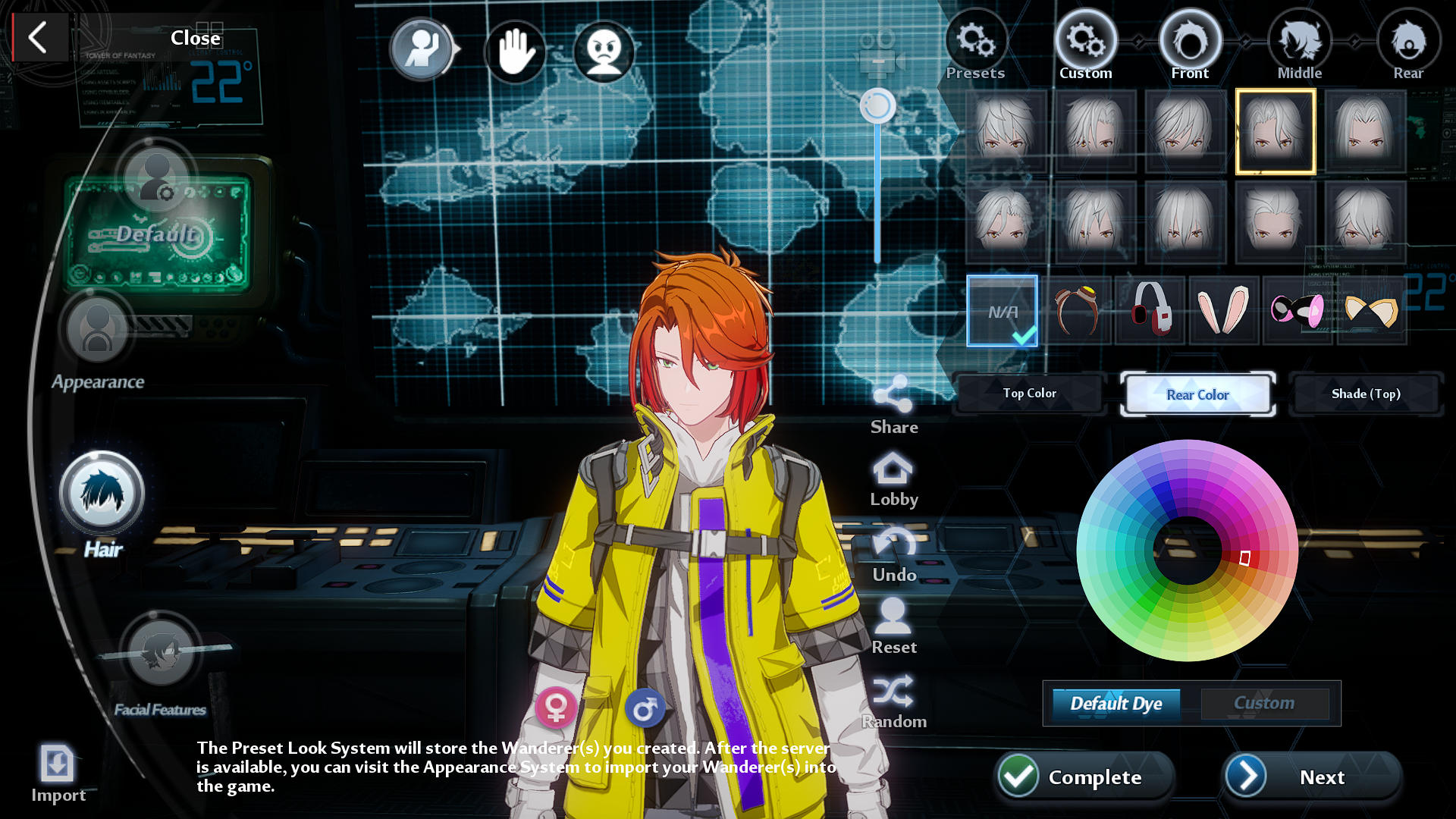1456x819 pixels.
Task: Randomize the character appearance
Action: click(893, 701)
